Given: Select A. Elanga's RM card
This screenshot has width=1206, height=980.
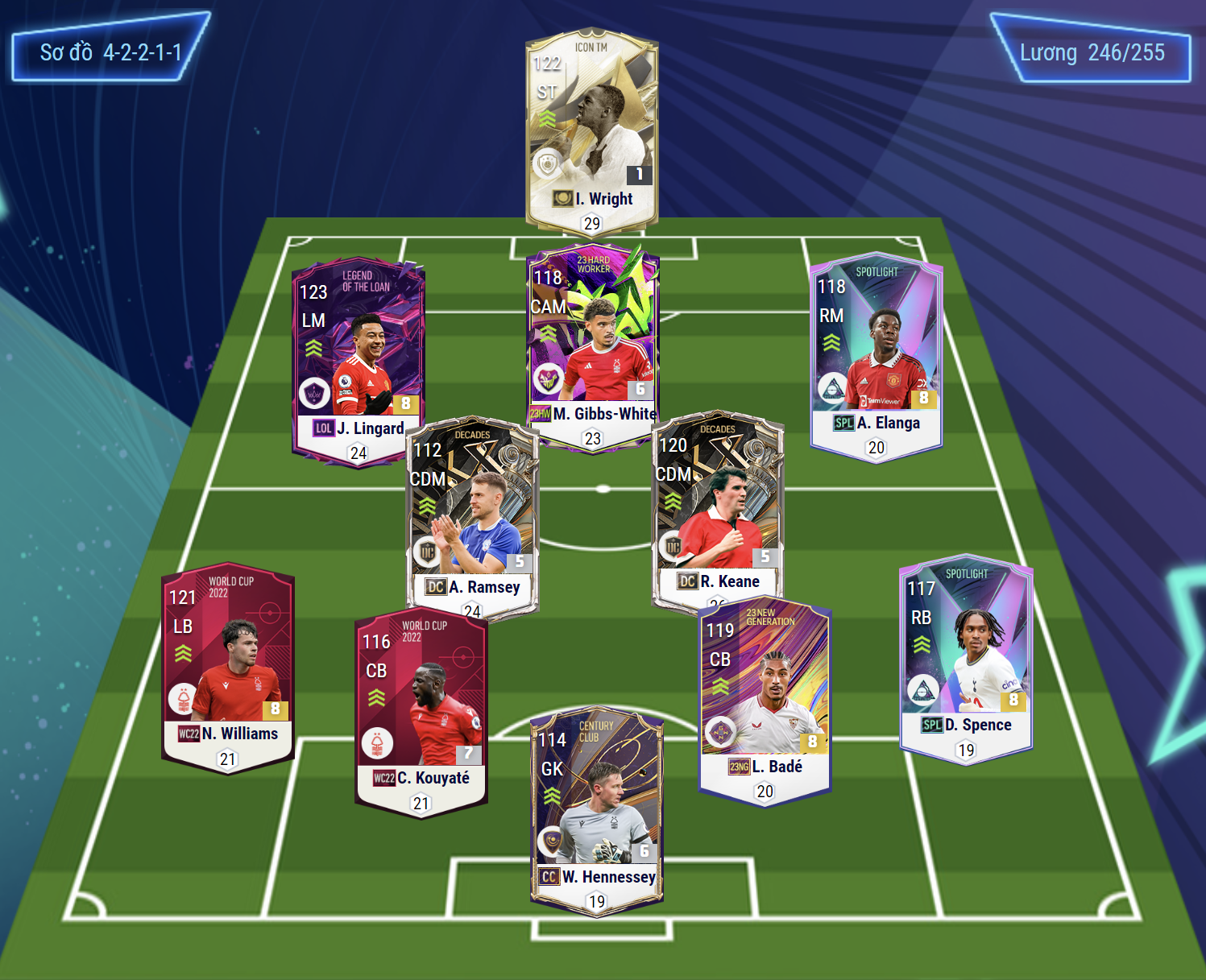Looking at the screenshot, I should click(x=876, y=354).
